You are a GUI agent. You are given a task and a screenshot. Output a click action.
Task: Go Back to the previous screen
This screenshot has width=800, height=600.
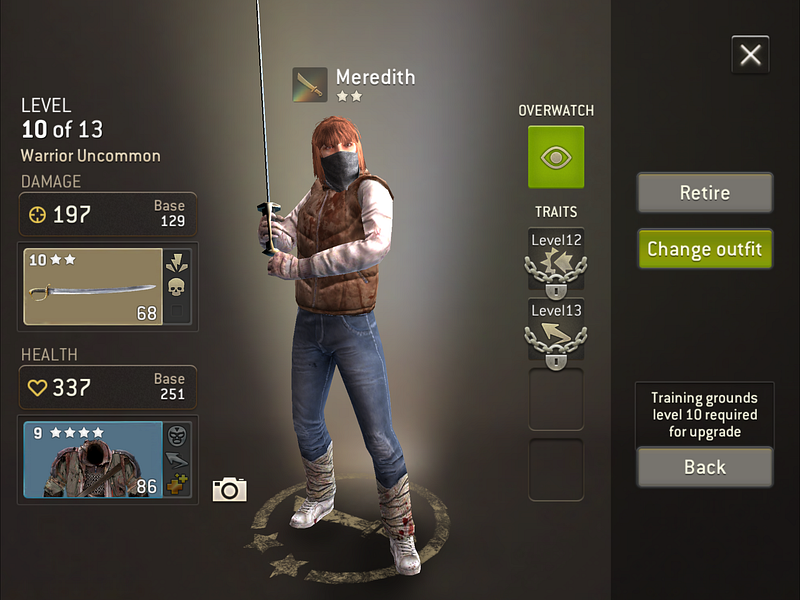pos(705,467)
